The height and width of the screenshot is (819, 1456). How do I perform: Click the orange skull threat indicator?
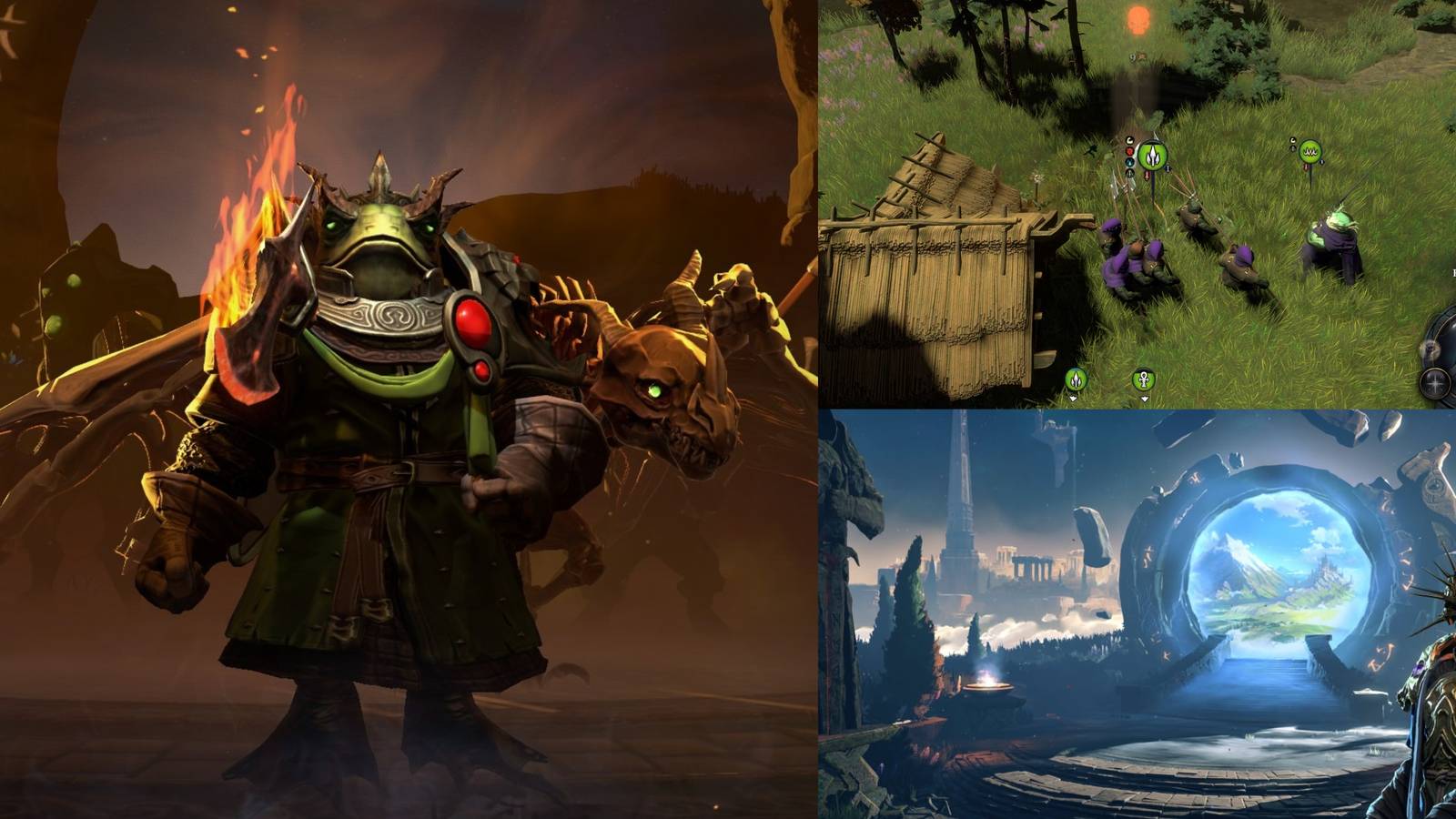pyautogui.click(x=1137, y=19)
